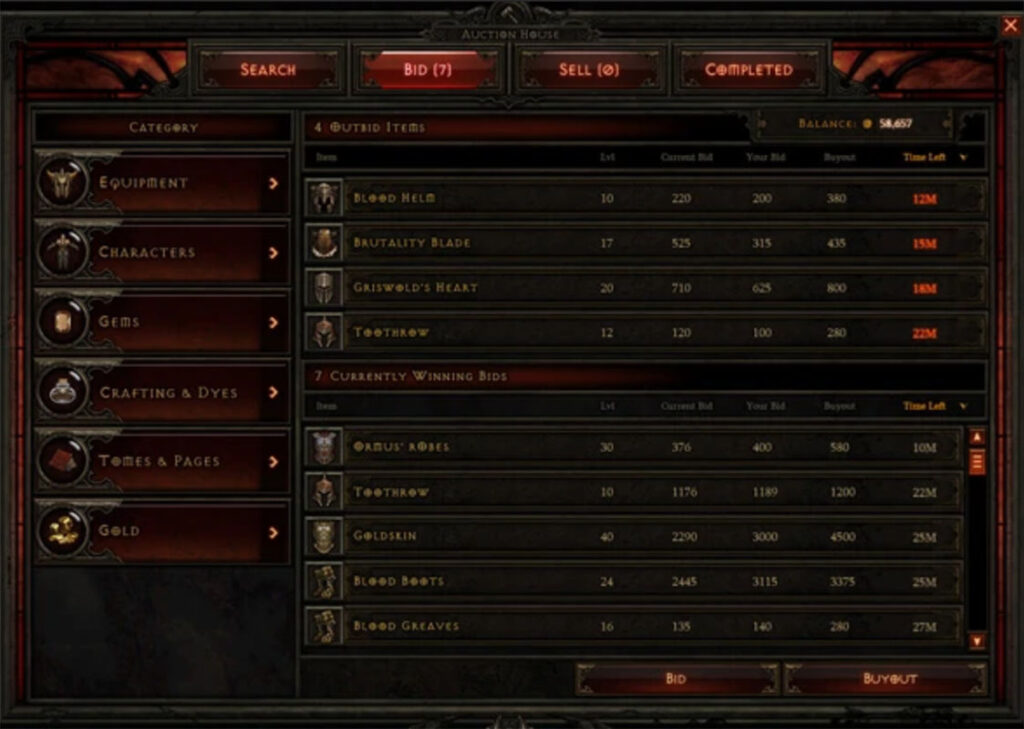Viewport: 1024px width, 729px height.
Task: Browse the Gems category
Action: (162, 322)
